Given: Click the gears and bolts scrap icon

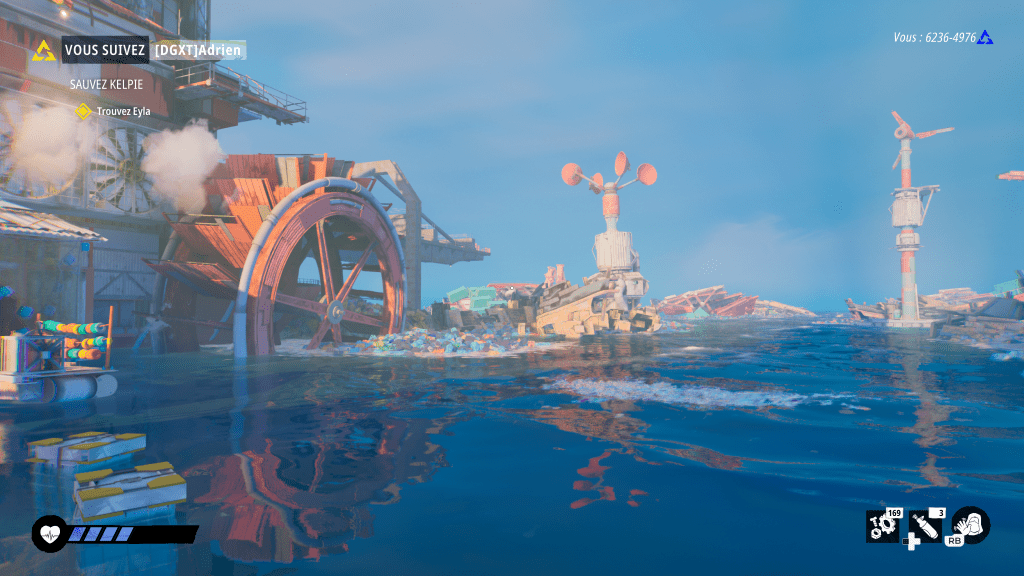Looking at the screenshot, I should [883, 526].
